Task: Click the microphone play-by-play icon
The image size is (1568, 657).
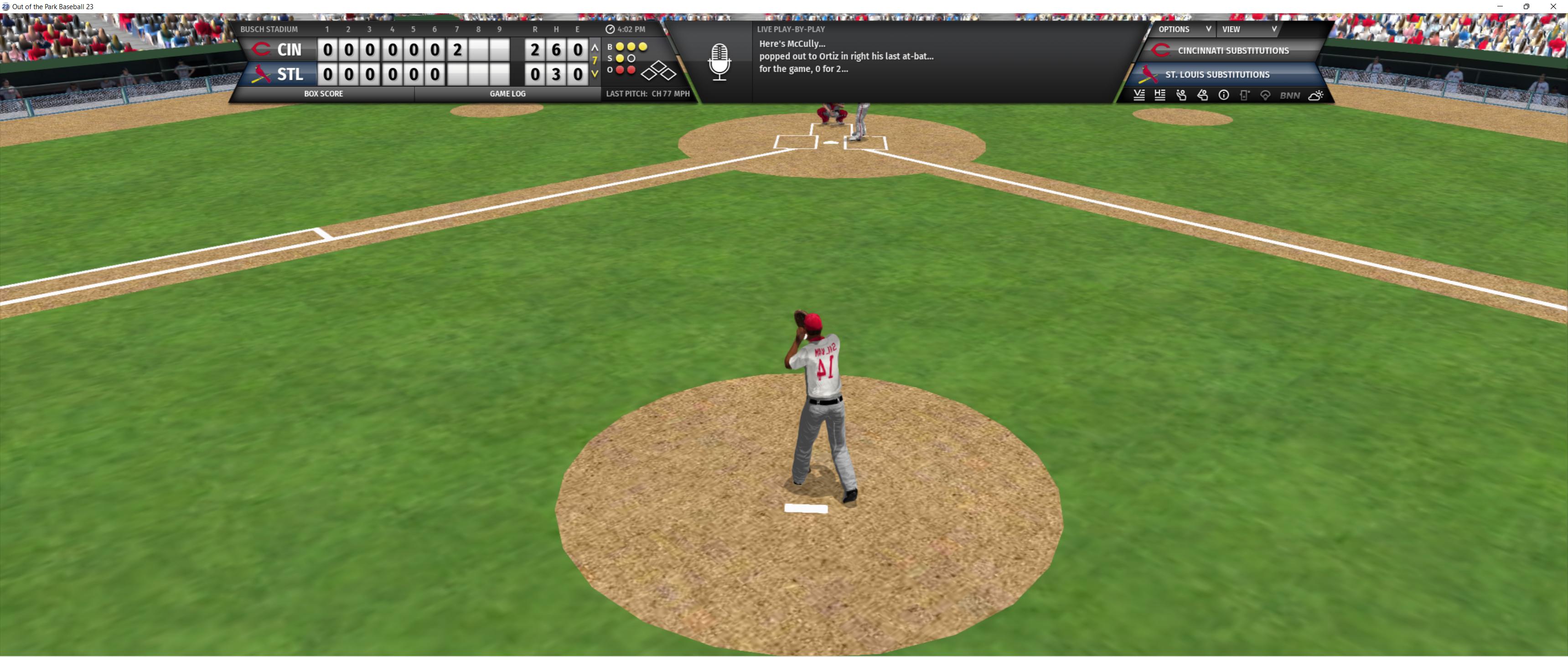Action: [719, 62]
